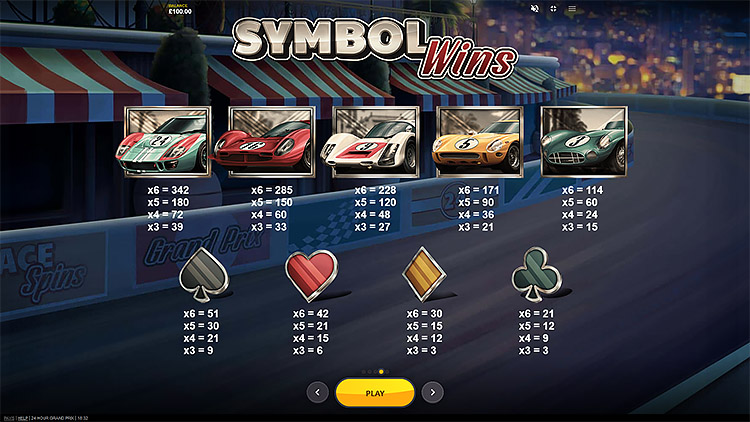Open the HELP link
750x422 pixels.
point(22,417)
